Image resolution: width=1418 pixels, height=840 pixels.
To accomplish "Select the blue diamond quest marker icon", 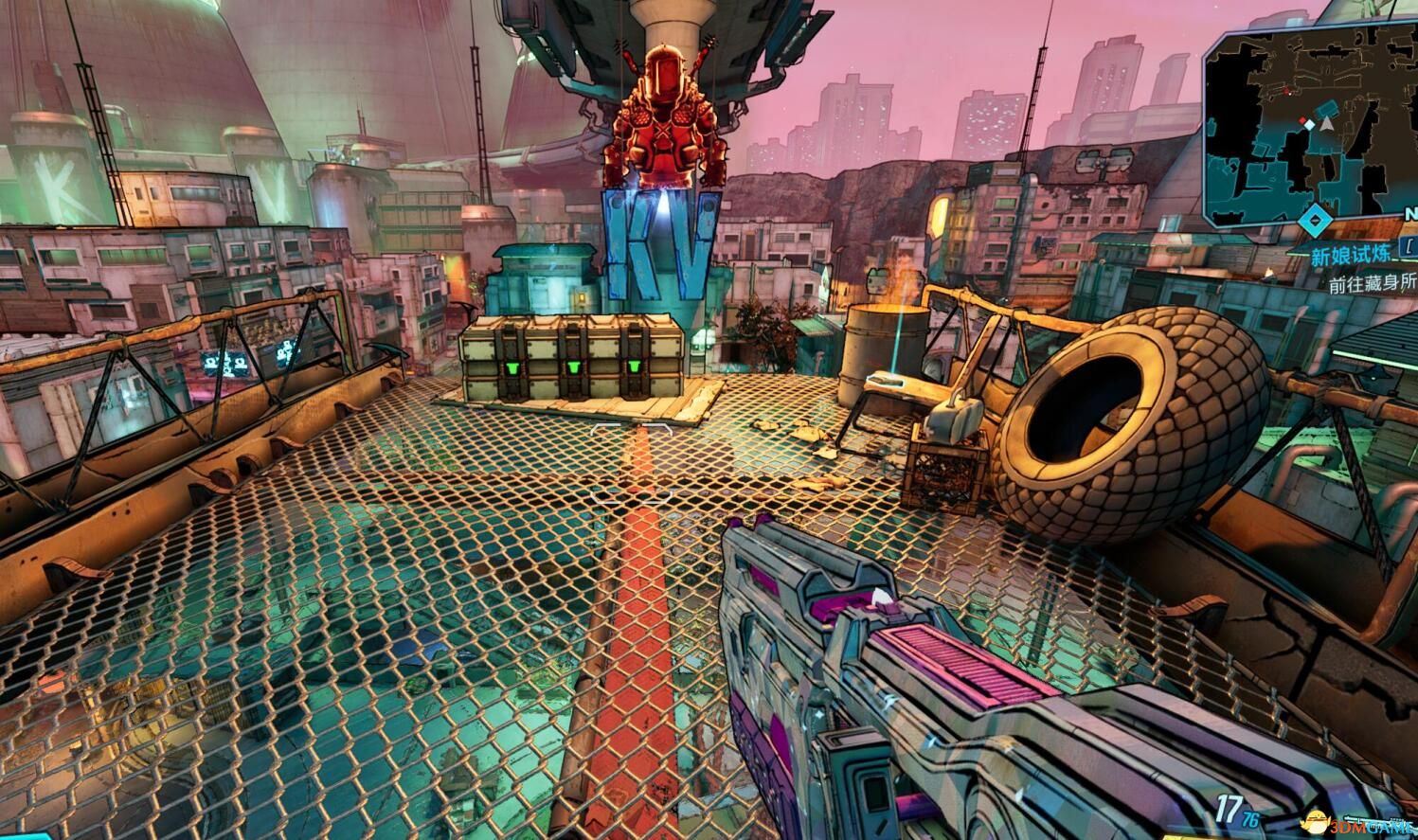I will click(x=1313, y=222).
